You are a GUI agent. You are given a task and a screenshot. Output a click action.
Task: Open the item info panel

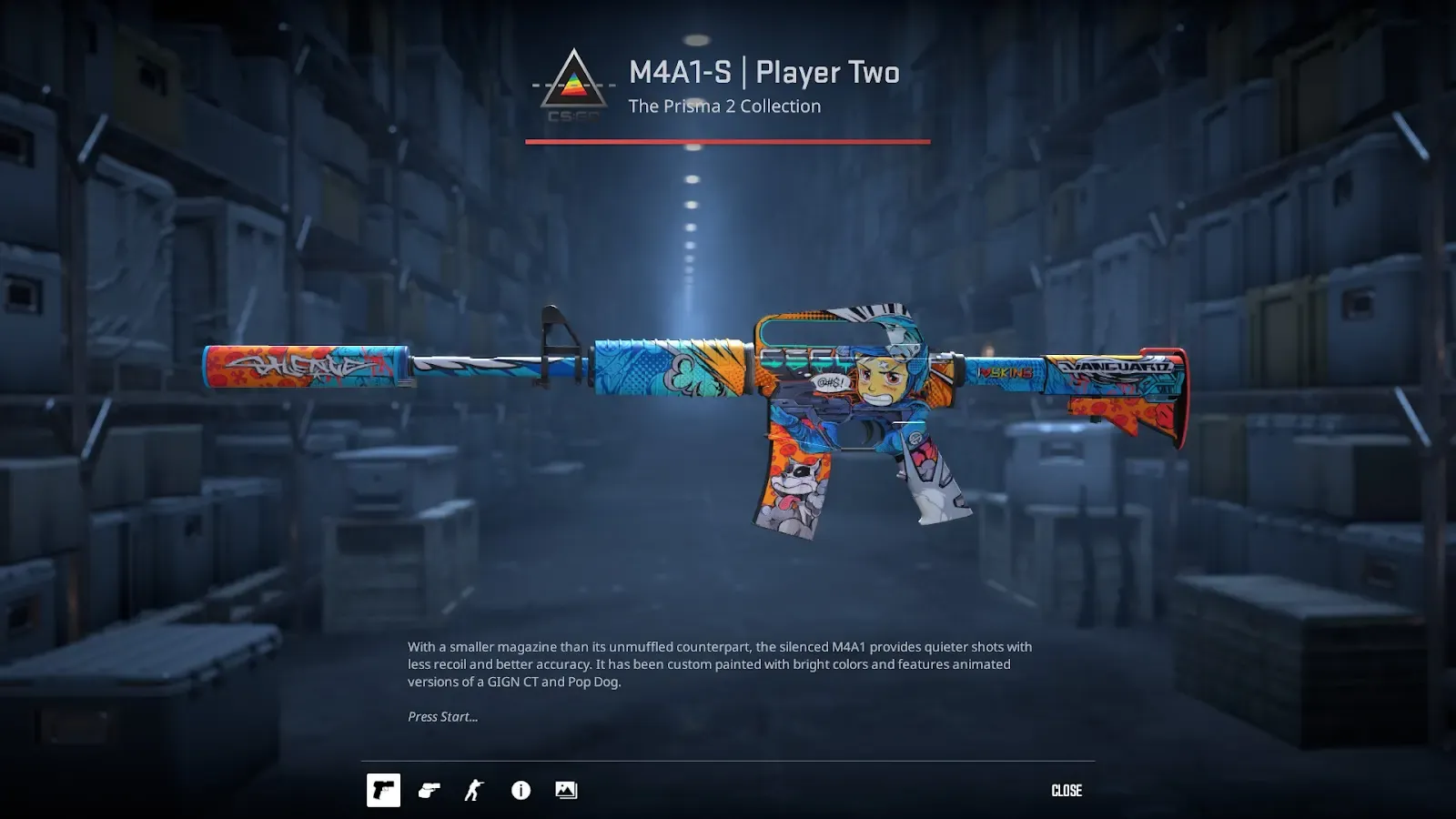pyautogui.click(x=521, y=791)
